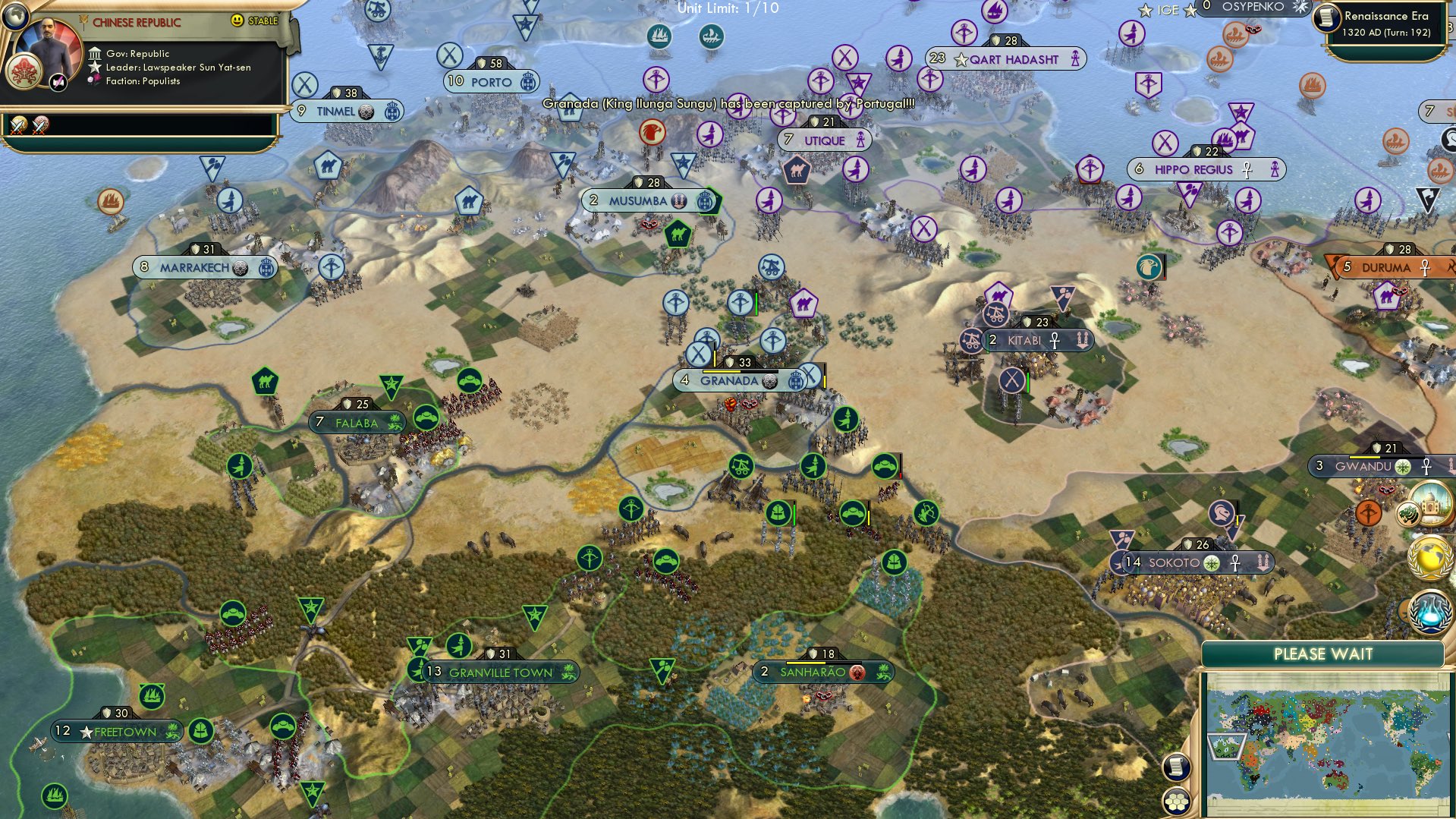Click the viewport trapezoid on the minimap
This screenshot has width=1456, height=819.
click(x=1226, y=746)
